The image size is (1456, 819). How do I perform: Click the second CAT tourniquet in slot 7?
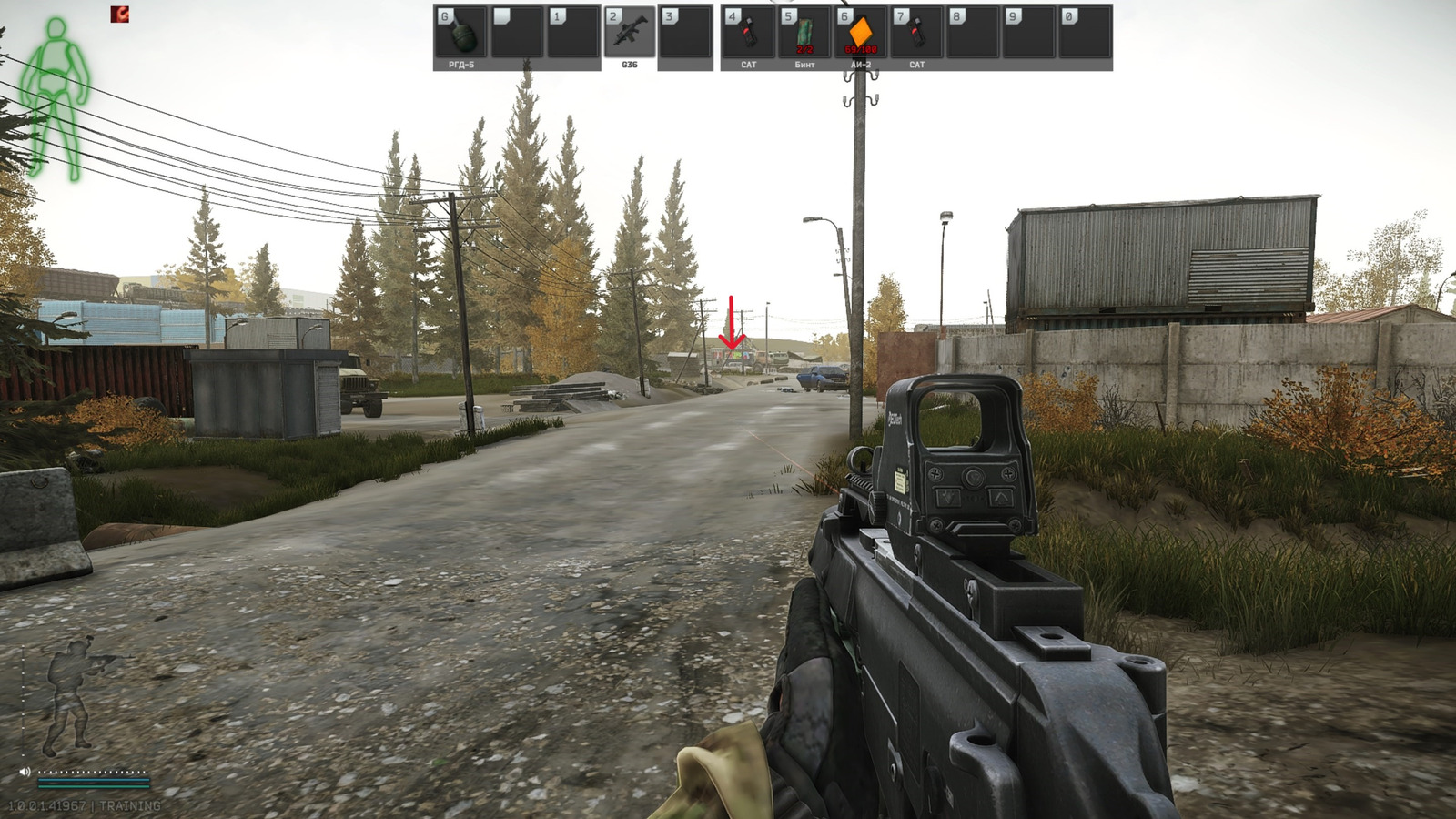click(x=917, y=35)
